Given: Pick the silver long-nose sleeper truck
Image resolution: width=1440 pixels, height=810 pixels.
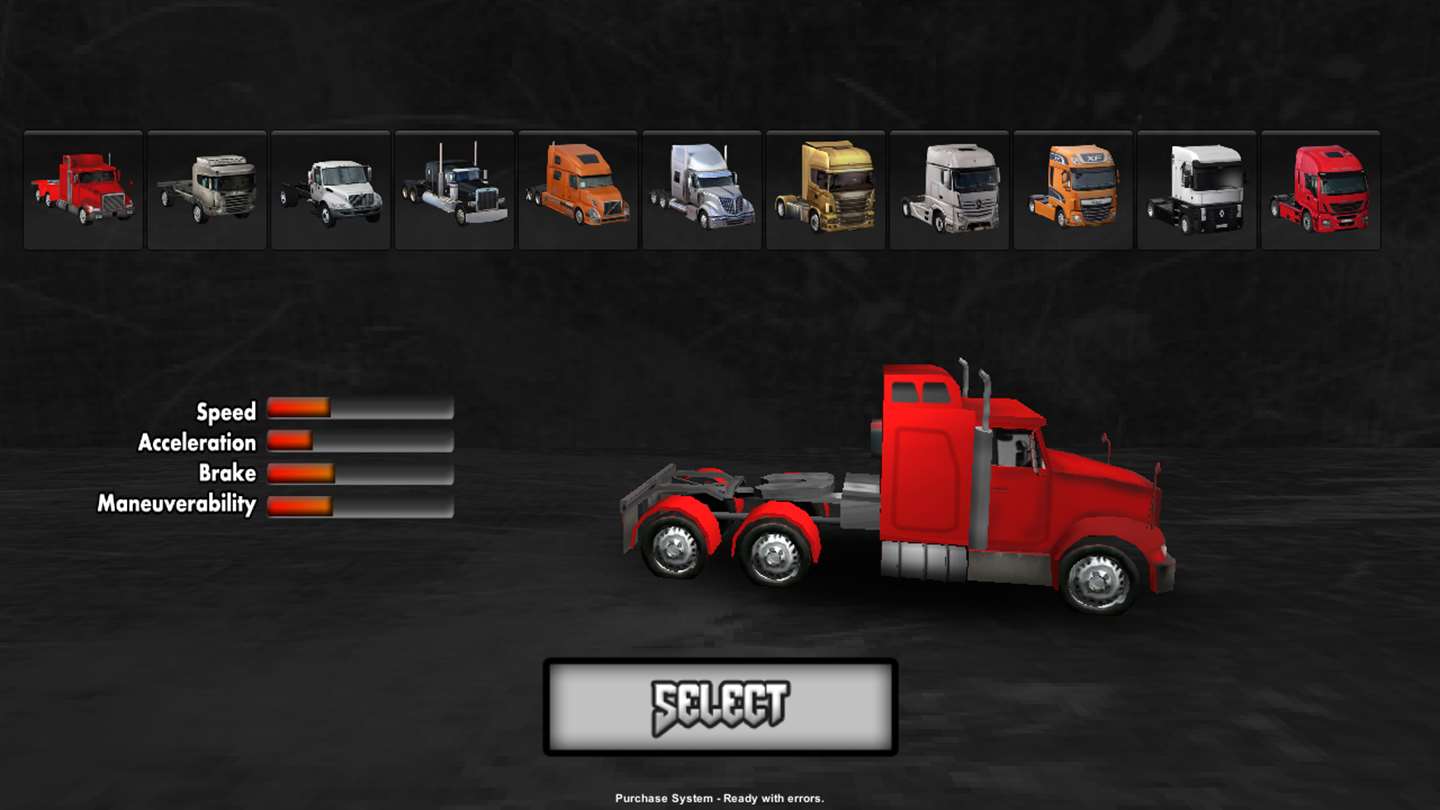Looking at the screenshot, I should click(x=702, y=189).
